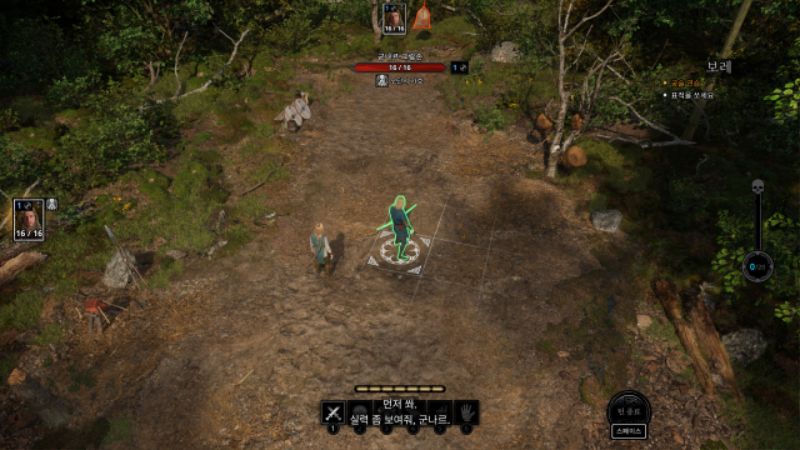Click the skull danger gauge icon
The height and width of the screenshot is (450, 800).
pyautogui.click(x=757, y=187)
